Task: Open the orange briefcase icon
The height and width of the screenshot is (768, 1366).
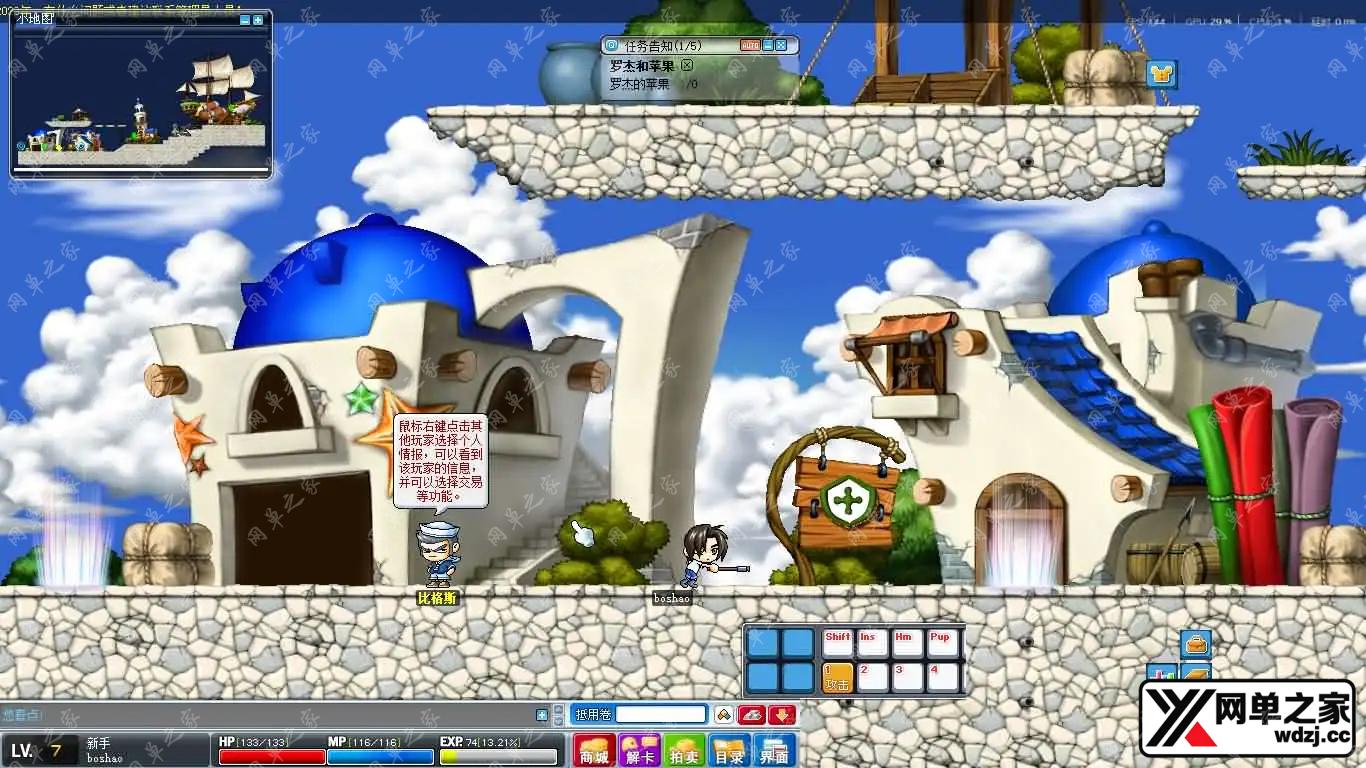Action: [x=1196, y=643]
